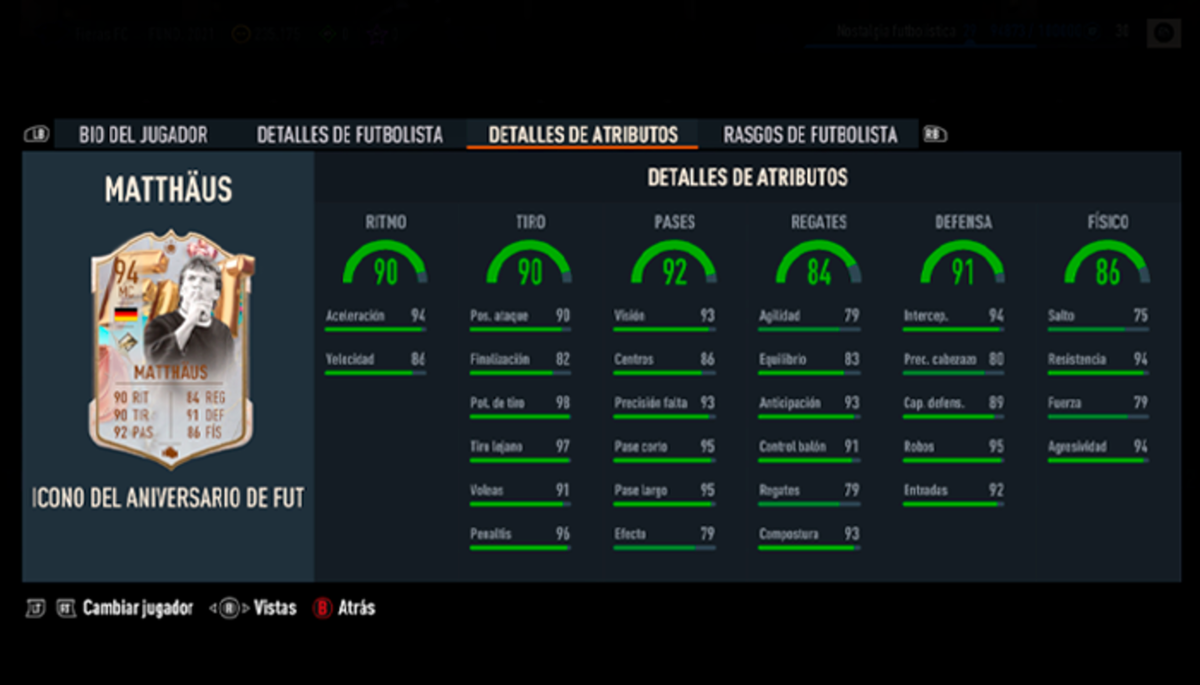Open the Detalles de Futbolista tab

(x=349, y=134)
